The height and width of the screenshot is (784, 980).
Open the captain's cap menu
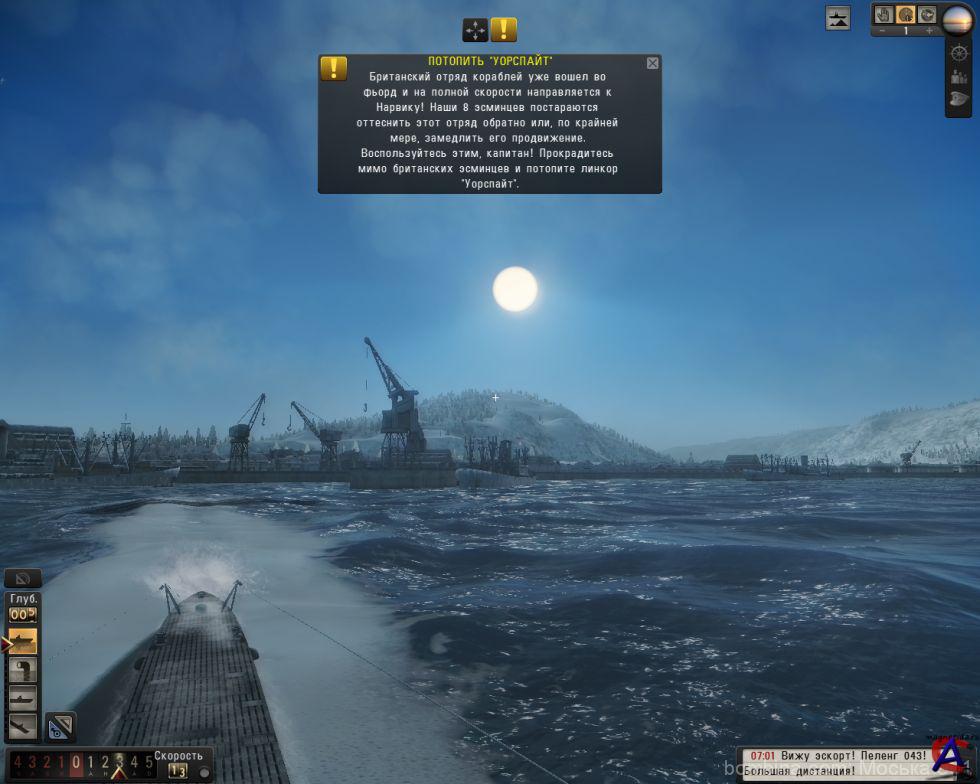[x=959, y=99]
